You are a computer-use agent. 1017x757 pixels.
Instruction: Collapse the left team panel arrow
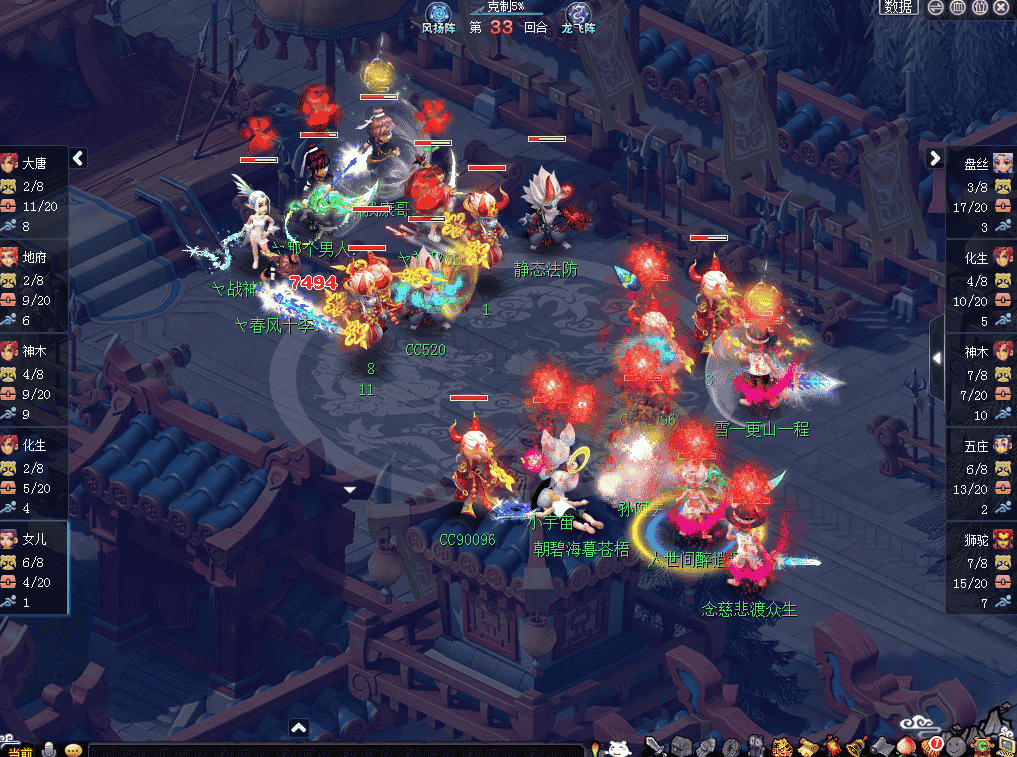(x=78, y=158)
